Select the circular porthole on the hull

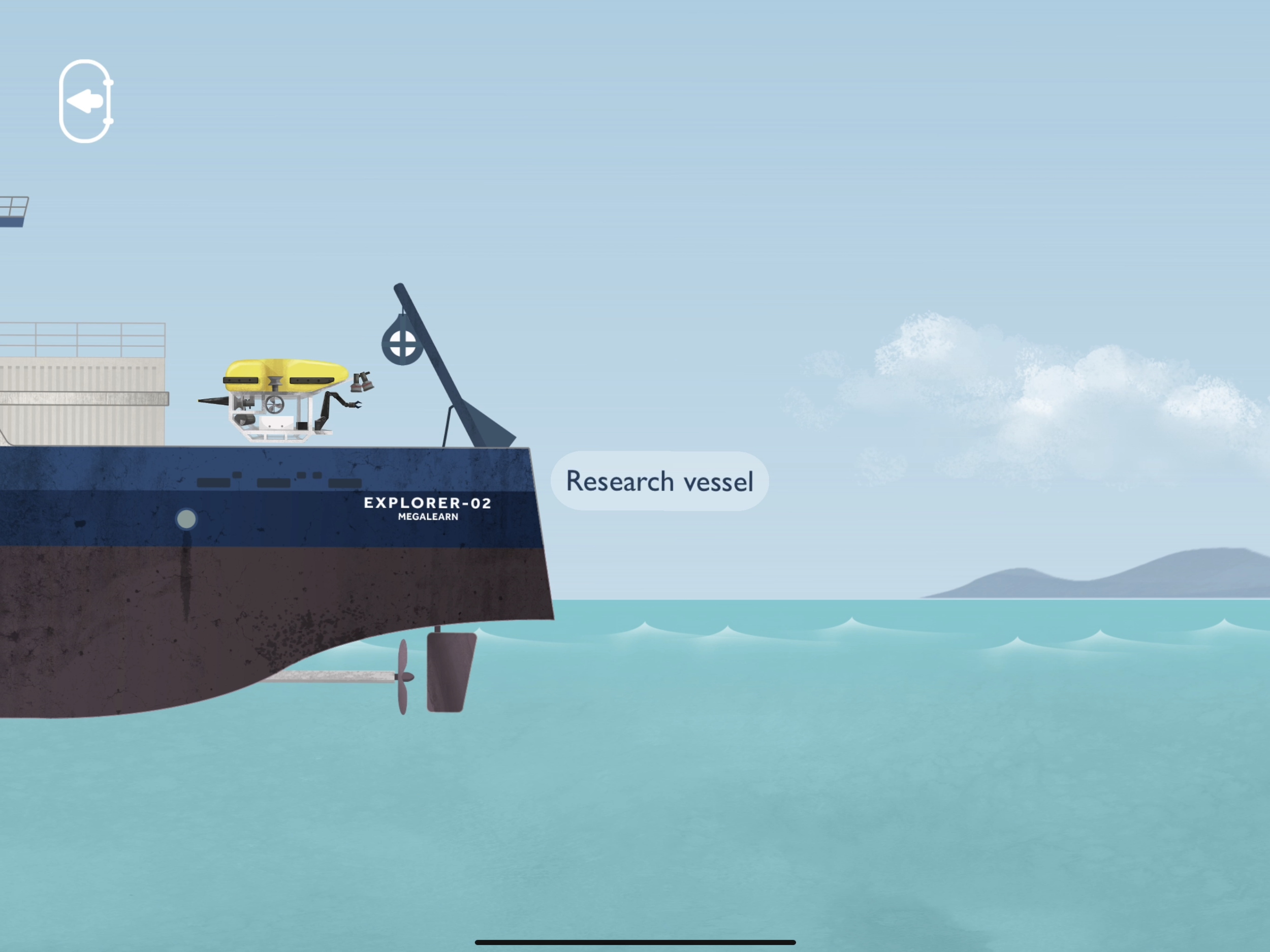pyautogui.click(x=187, y=518)
